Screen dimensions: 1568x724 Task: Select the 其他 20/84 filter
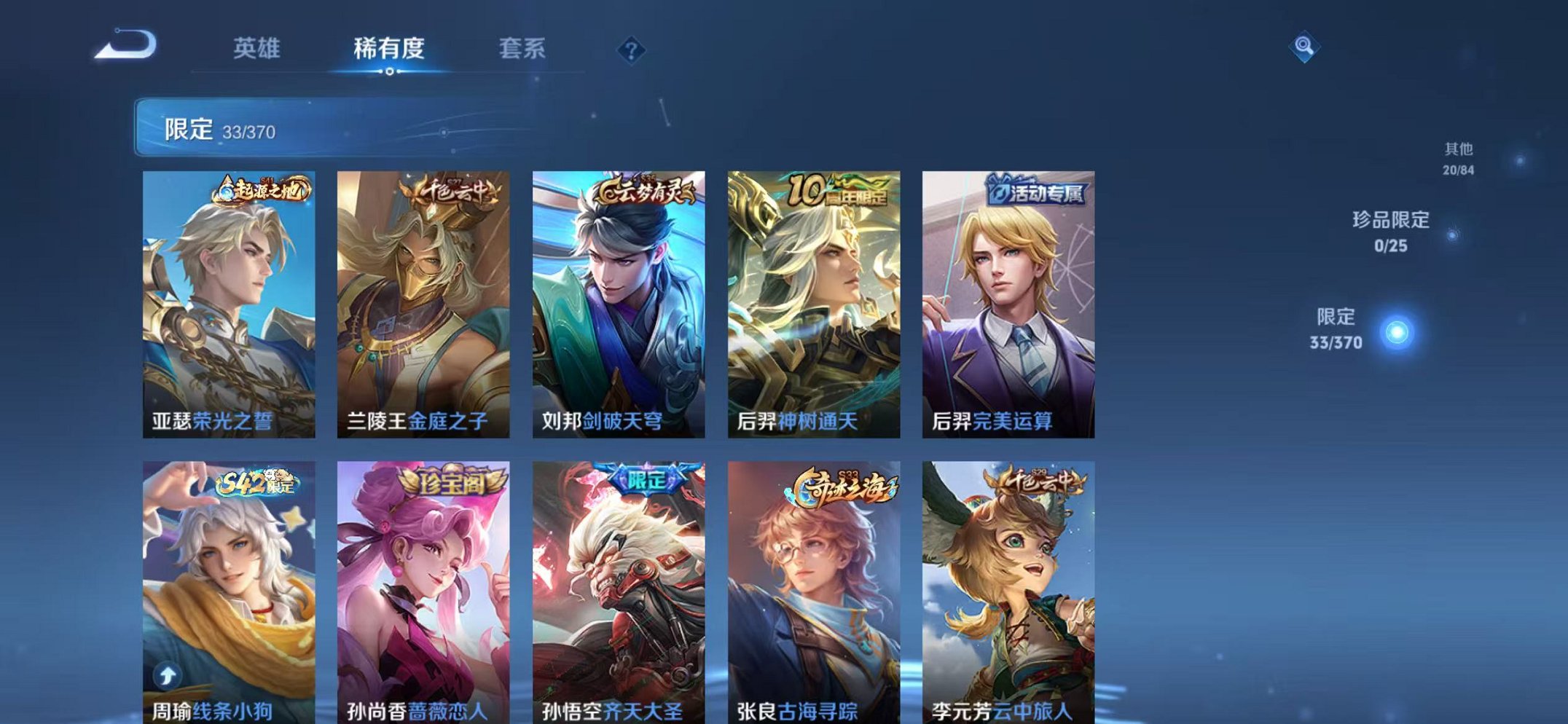coord(1460,157)
